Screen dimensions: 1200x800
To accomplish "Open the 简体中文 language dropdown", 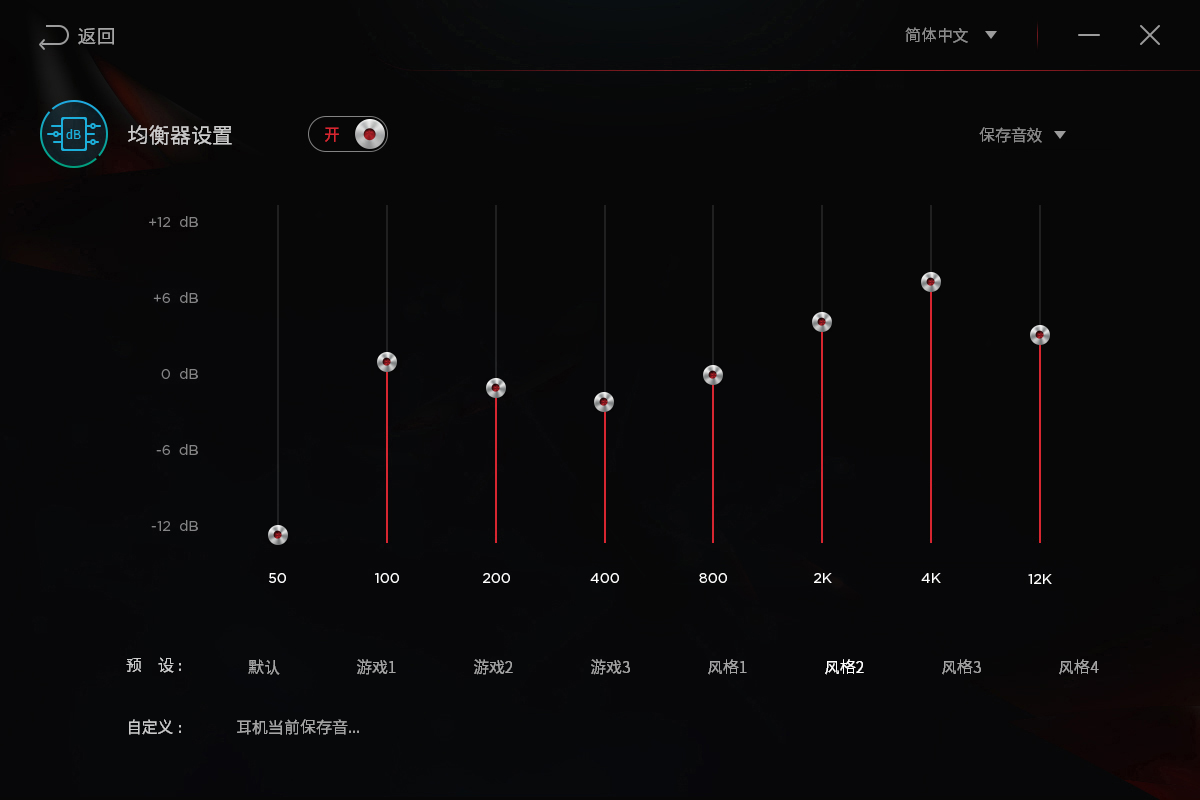I will coord(950,35).
